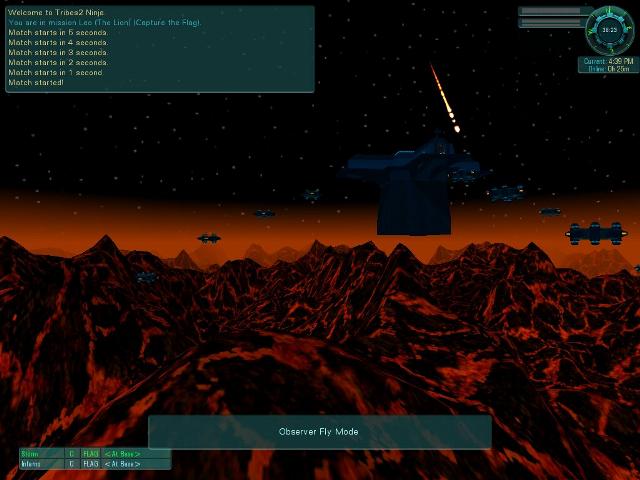Click the Observer Fly Mode panel
The height and width of the screenshot is (480, 640).
[x=319, y=432]
